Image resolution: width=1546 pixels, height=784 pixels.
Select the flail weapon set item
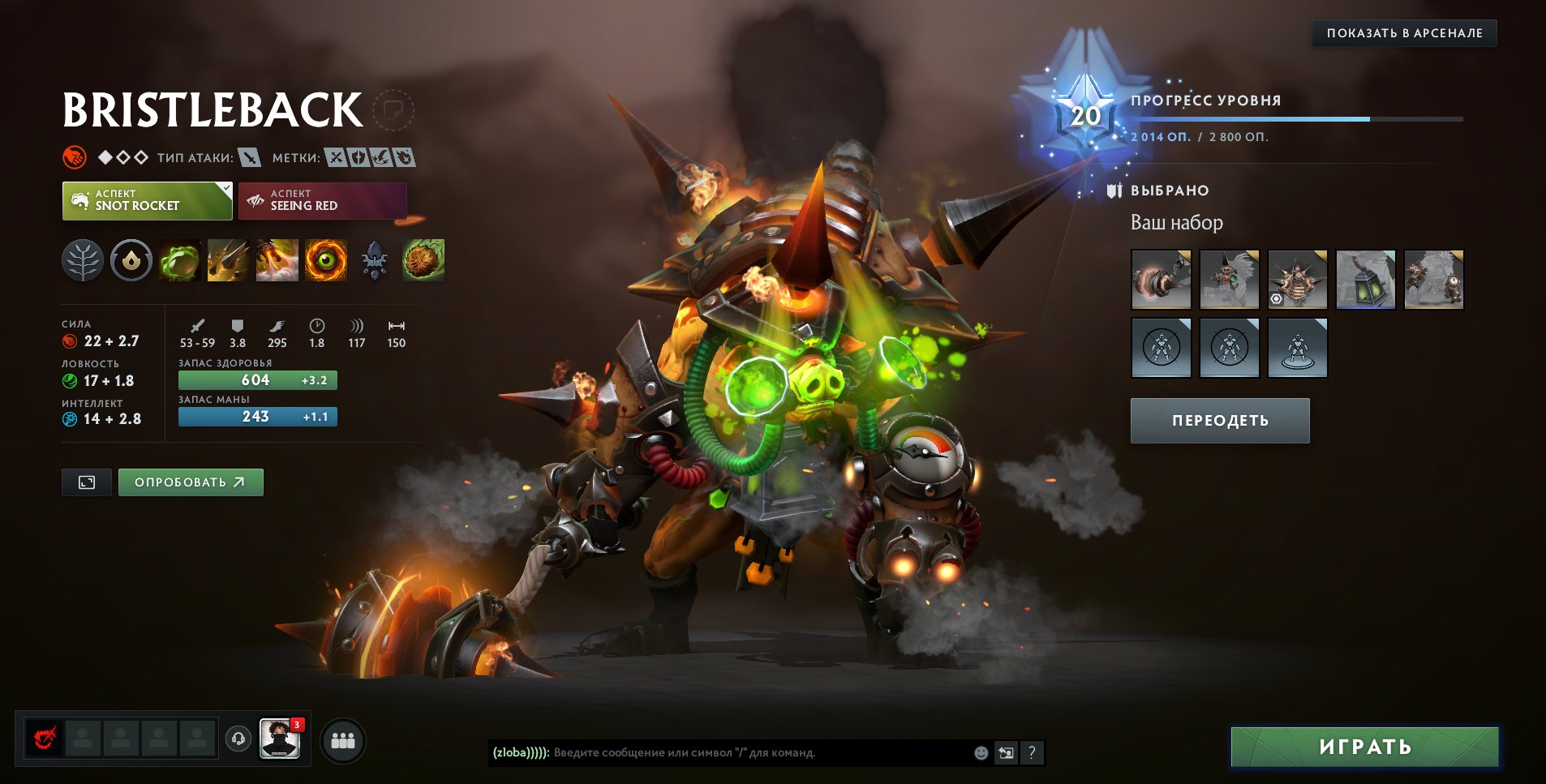(1161, 280)
